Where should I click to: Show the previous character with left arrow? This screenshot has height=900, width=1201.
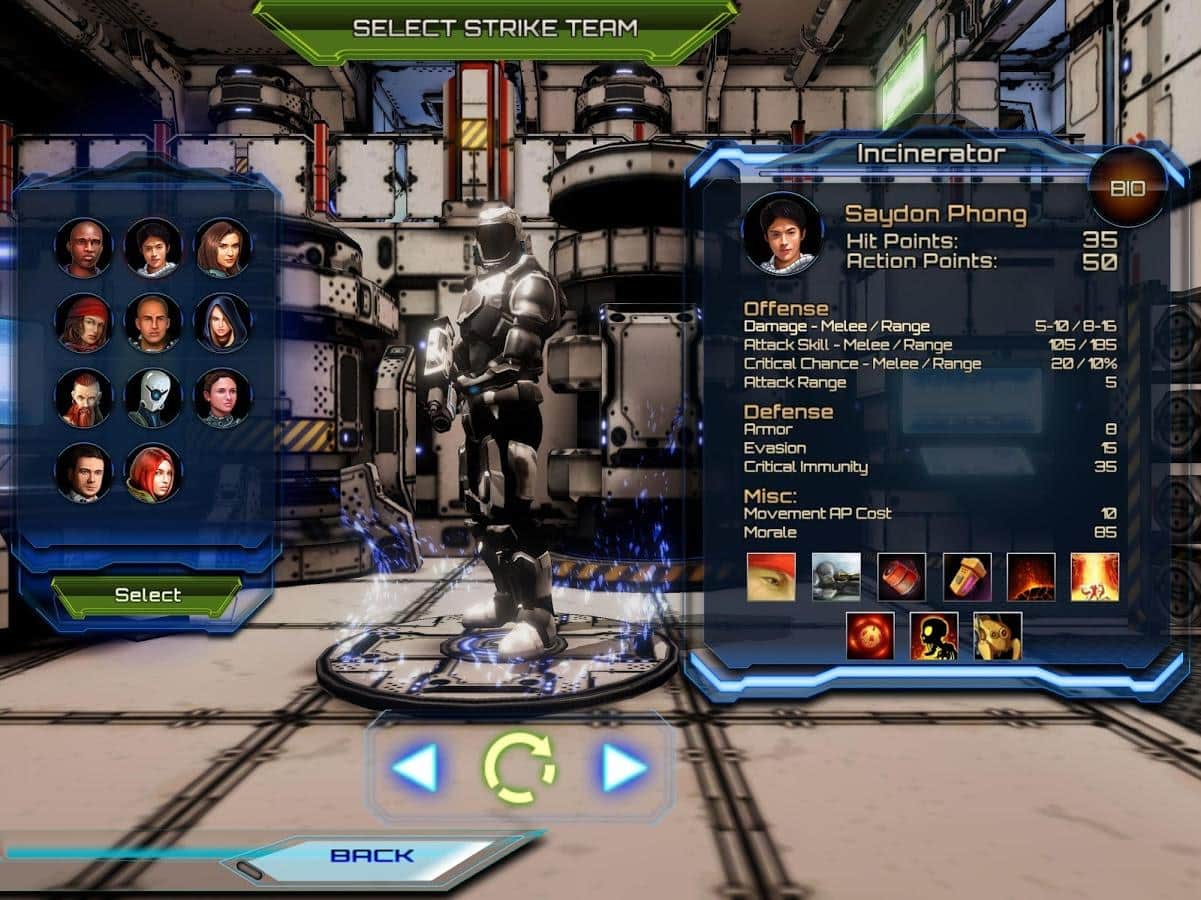click(415, 768)
